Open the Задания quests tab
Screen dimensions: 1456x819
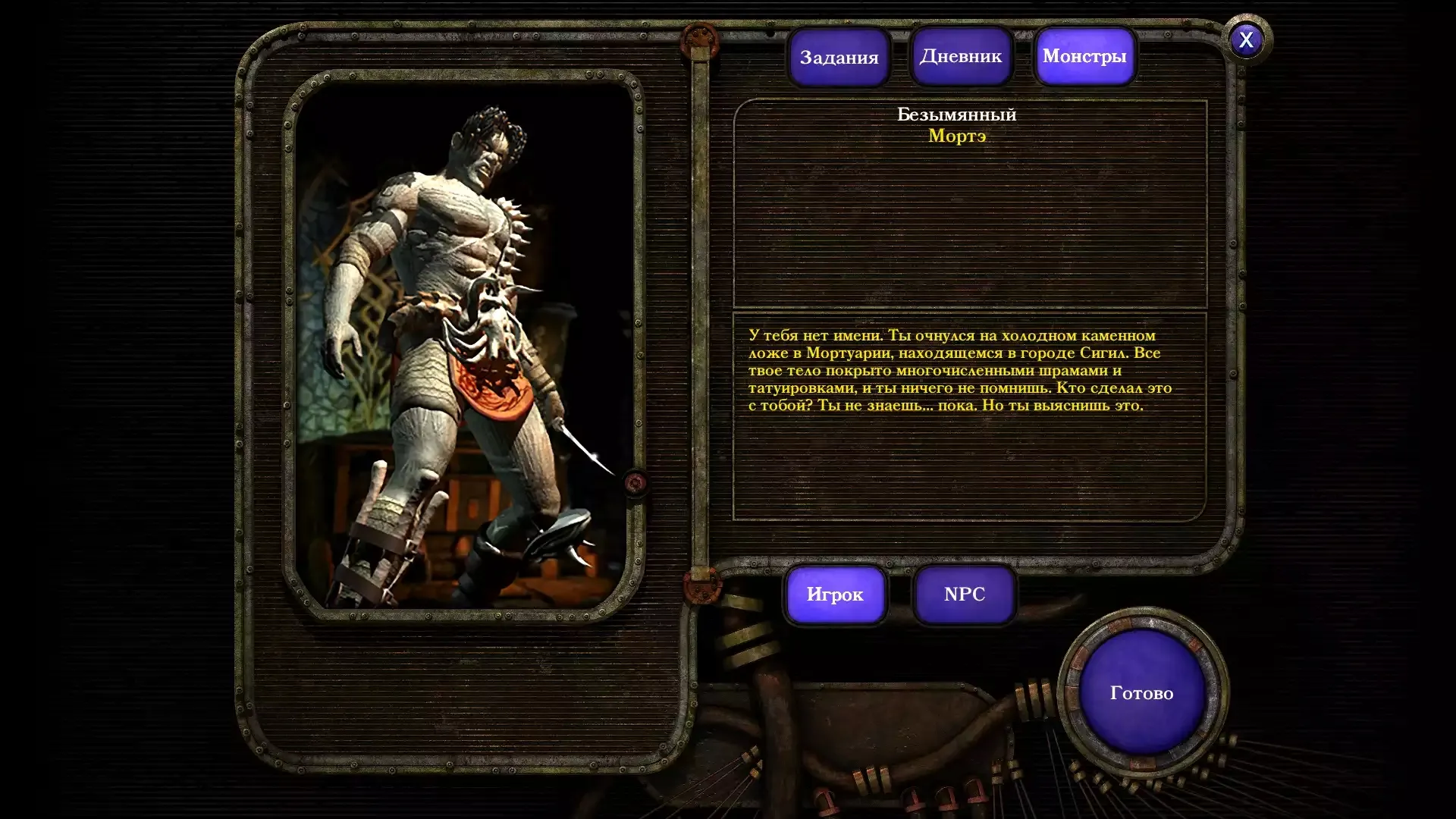coord(839,58)
